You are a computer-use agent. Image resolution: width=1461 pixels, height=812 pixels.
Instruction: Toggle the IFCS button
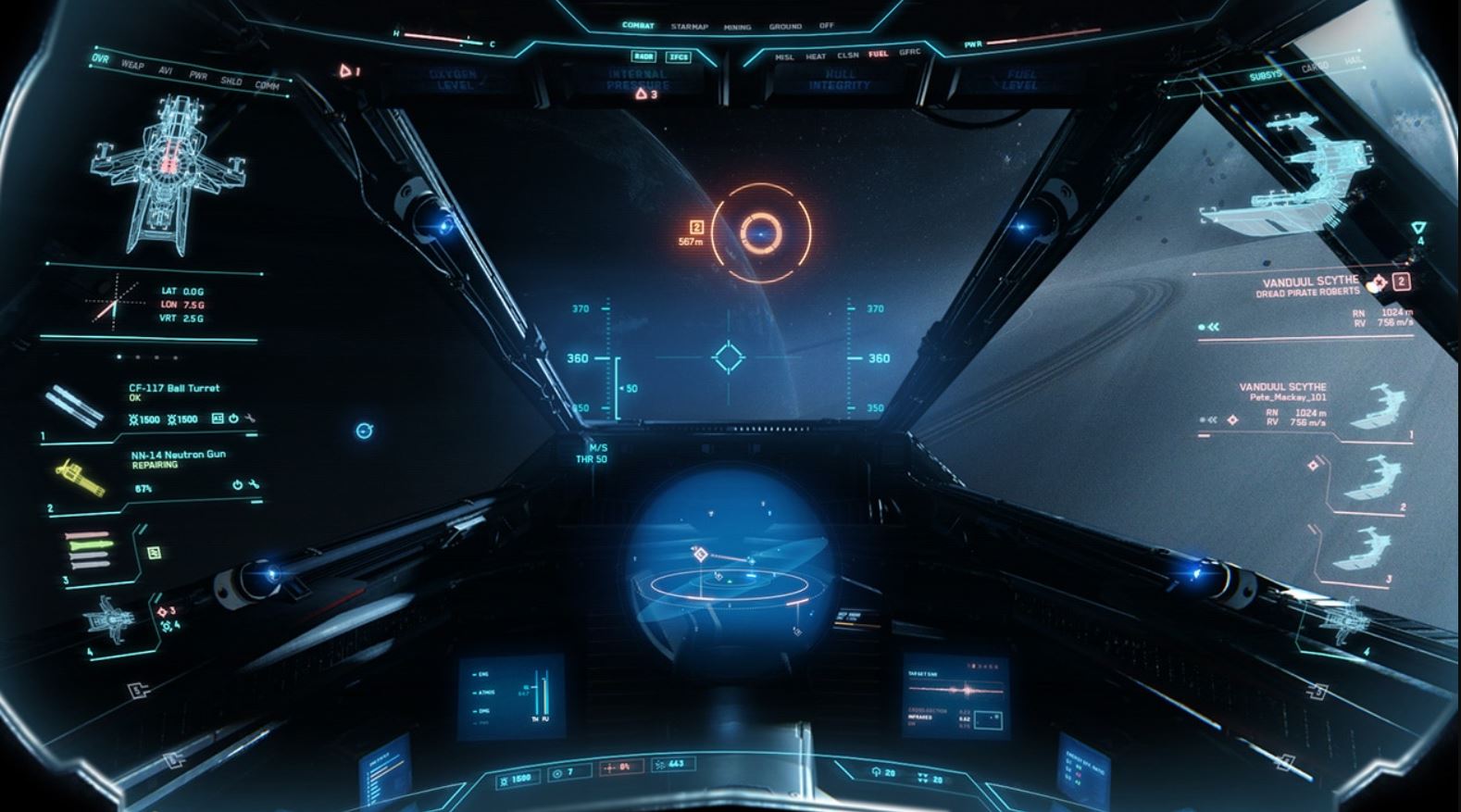(x=679, y=56)
